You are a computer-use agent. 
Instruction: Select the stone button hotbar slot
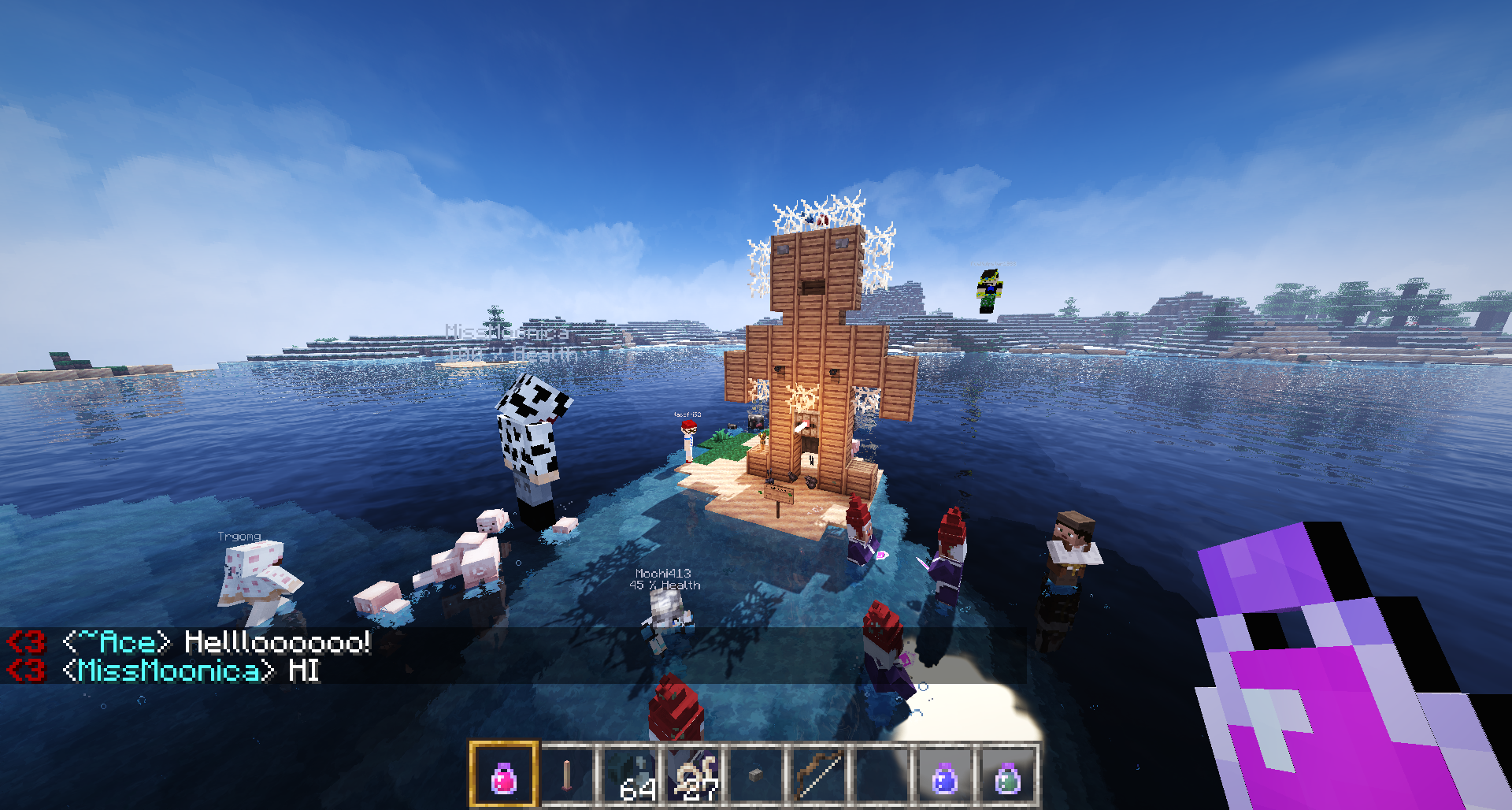pyautogui.click(x=756, y=776)
